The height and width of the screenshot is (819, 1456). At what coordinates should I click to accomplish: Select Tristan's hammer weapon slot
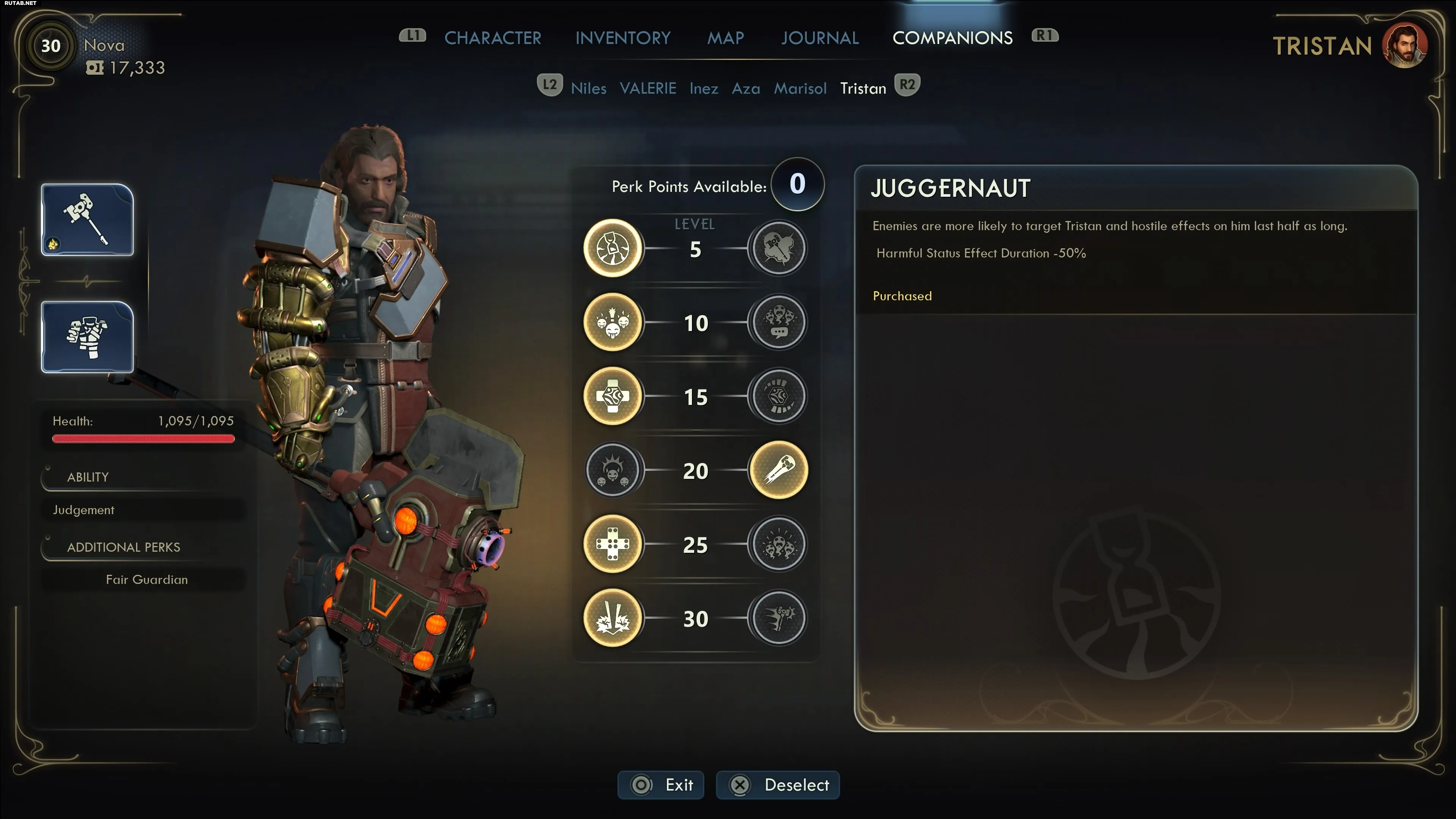tap(87, 220)
